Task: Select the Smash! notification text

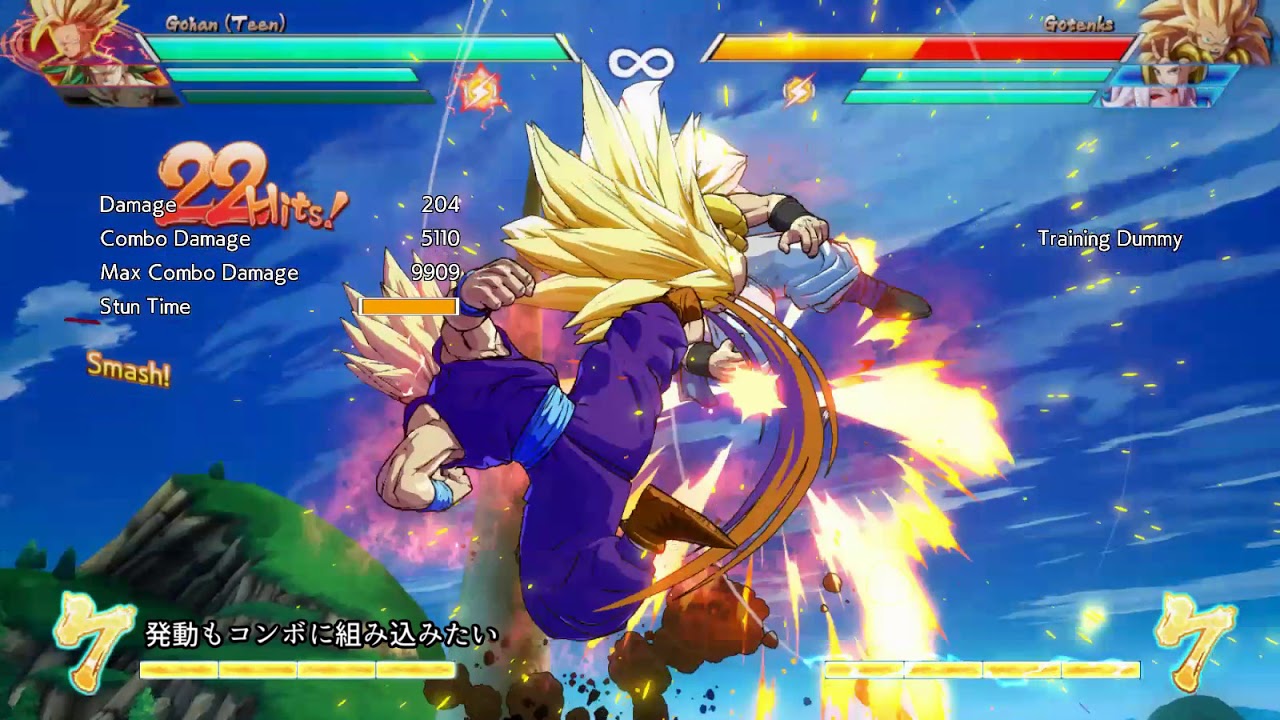Action: coord(128,372)
